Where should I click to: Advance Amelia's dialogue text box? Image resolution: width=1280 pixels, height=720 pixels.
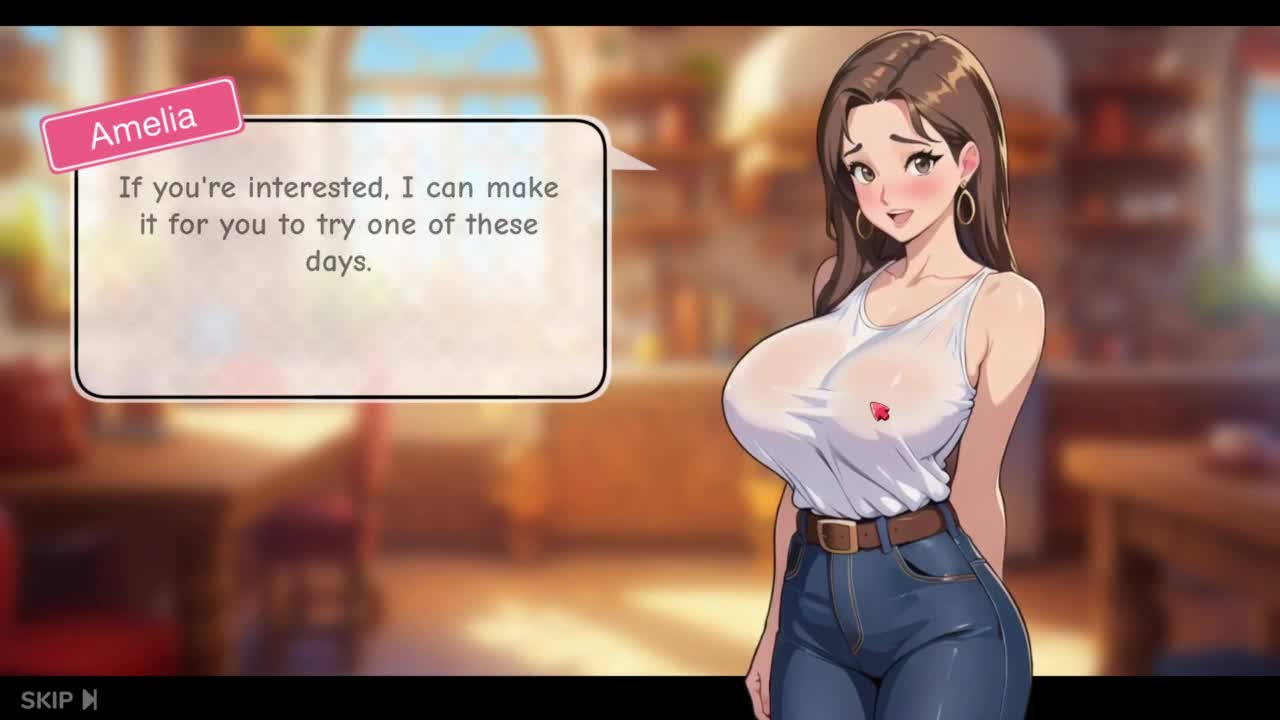tap(340, 260)
